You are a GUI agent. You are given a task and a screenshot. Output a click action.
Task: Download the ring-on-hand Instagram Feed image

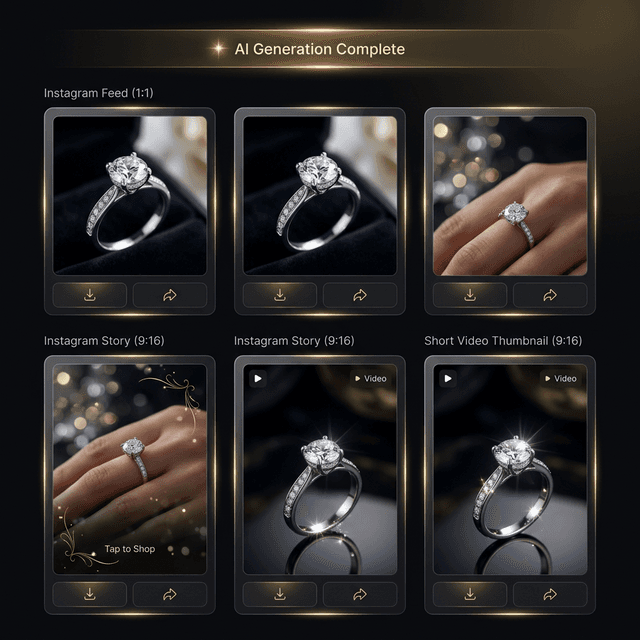[470, 295]
